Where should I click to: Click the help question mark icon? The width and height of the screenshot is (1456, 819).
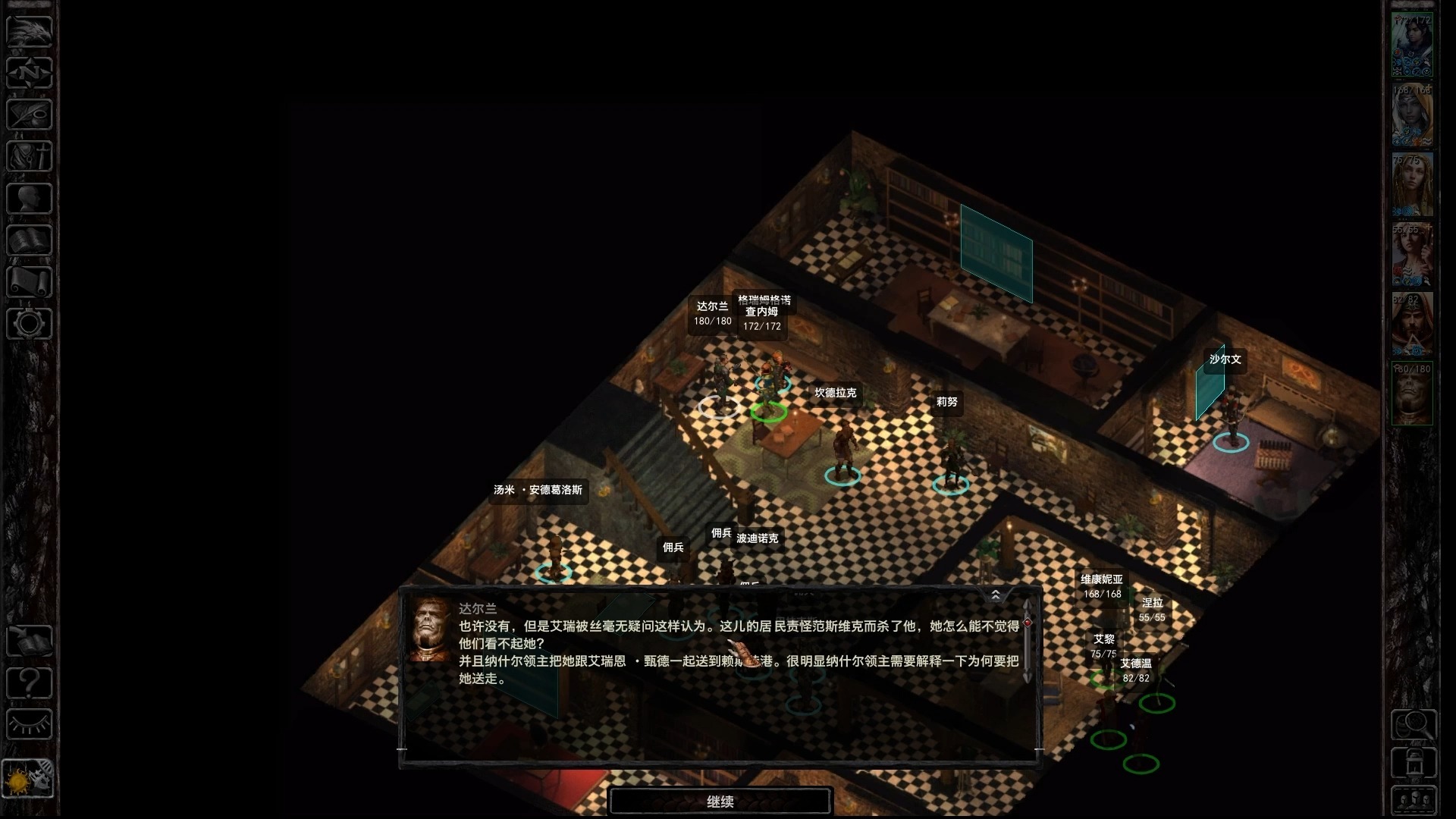tap(28, 683)
